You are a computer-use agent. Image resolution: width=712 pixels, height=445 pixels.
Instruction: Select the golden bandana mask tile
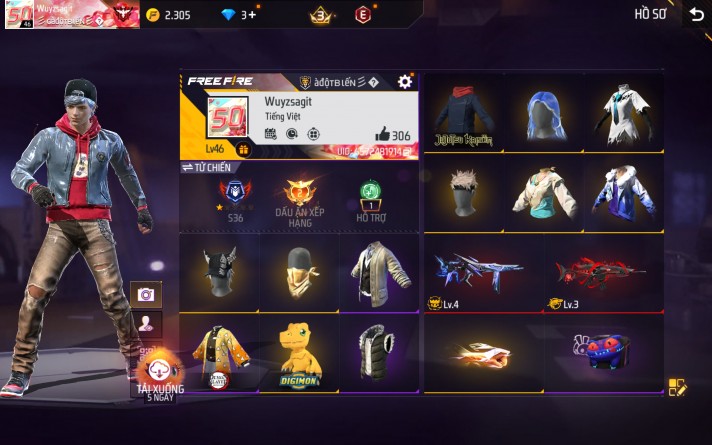coord(299,273)
